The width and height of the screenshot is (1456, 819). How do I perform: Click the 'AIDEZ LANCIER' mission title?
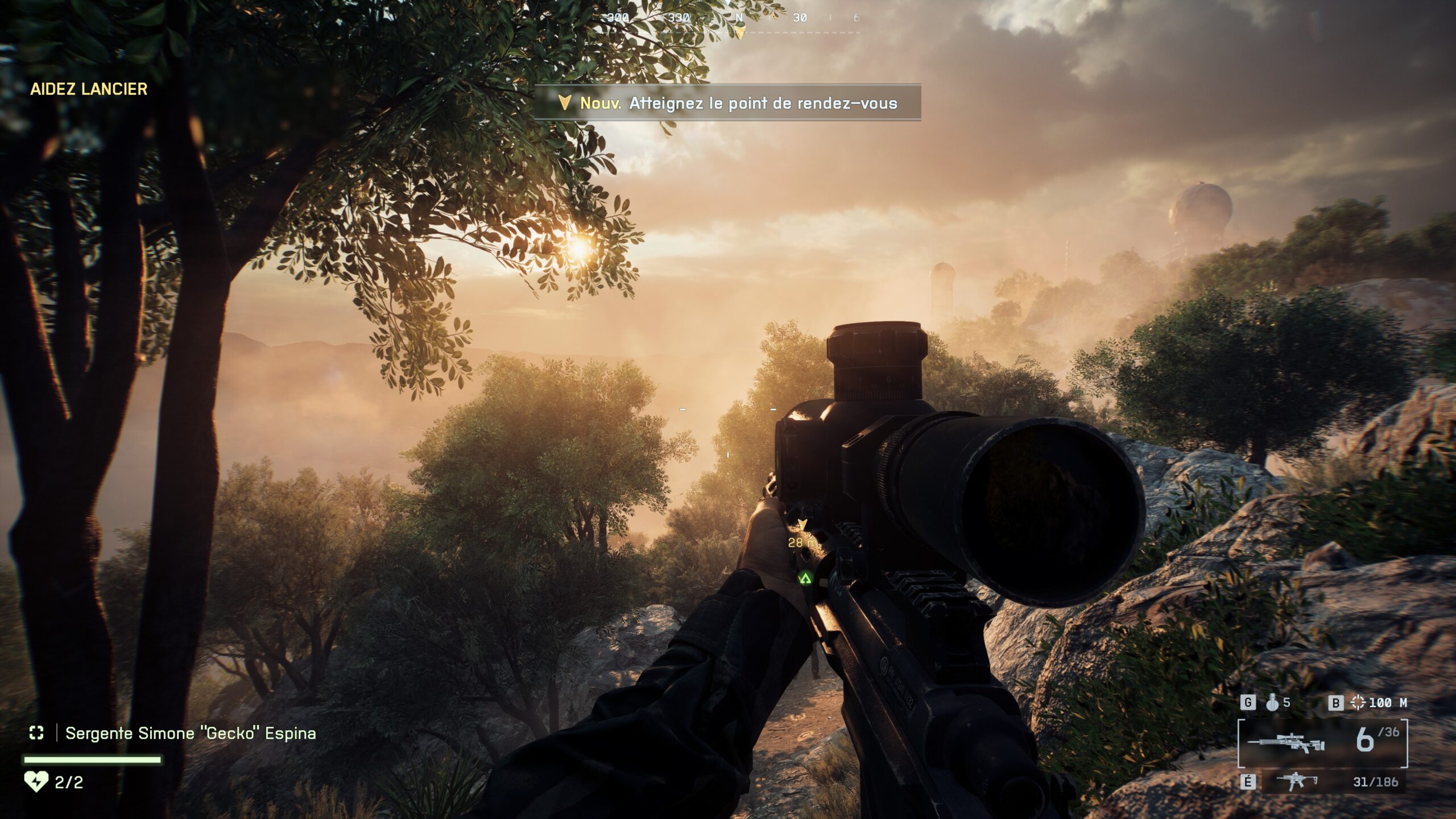[89, 89]
